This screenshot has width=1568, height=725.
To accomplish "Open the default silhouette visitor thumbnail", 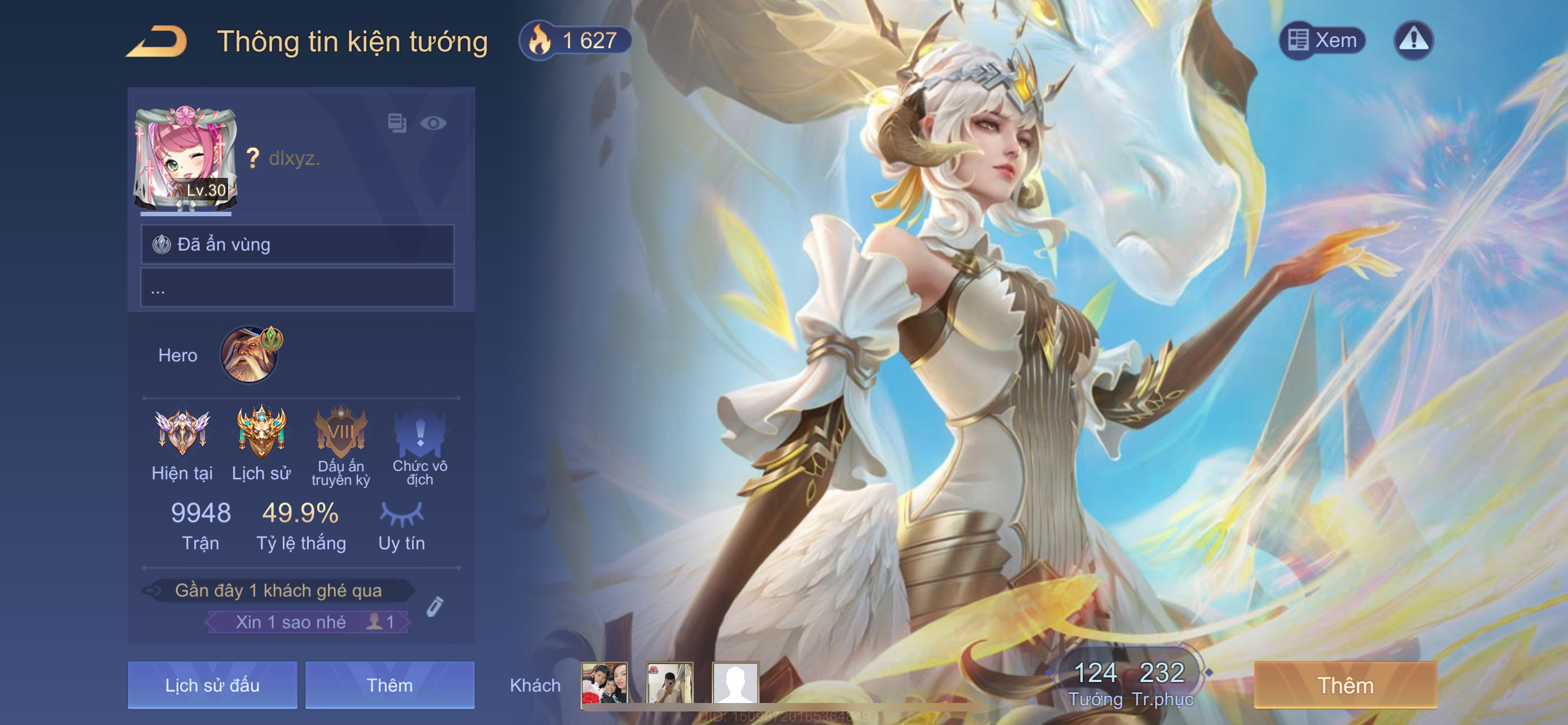I will (x=735, y=684).
